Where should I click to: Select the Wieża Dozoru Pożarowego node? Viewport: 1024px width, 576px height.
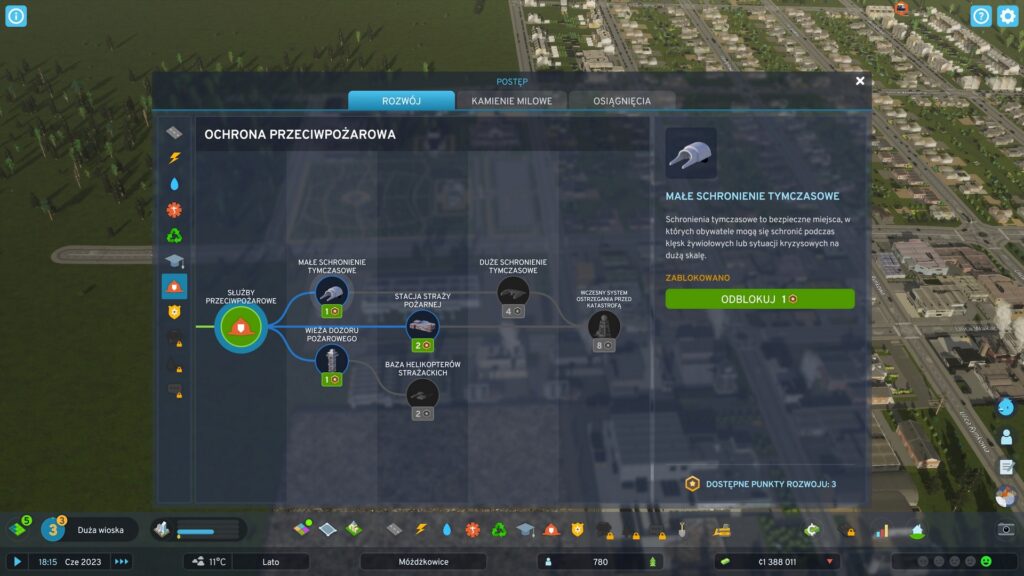pos(331,359)
